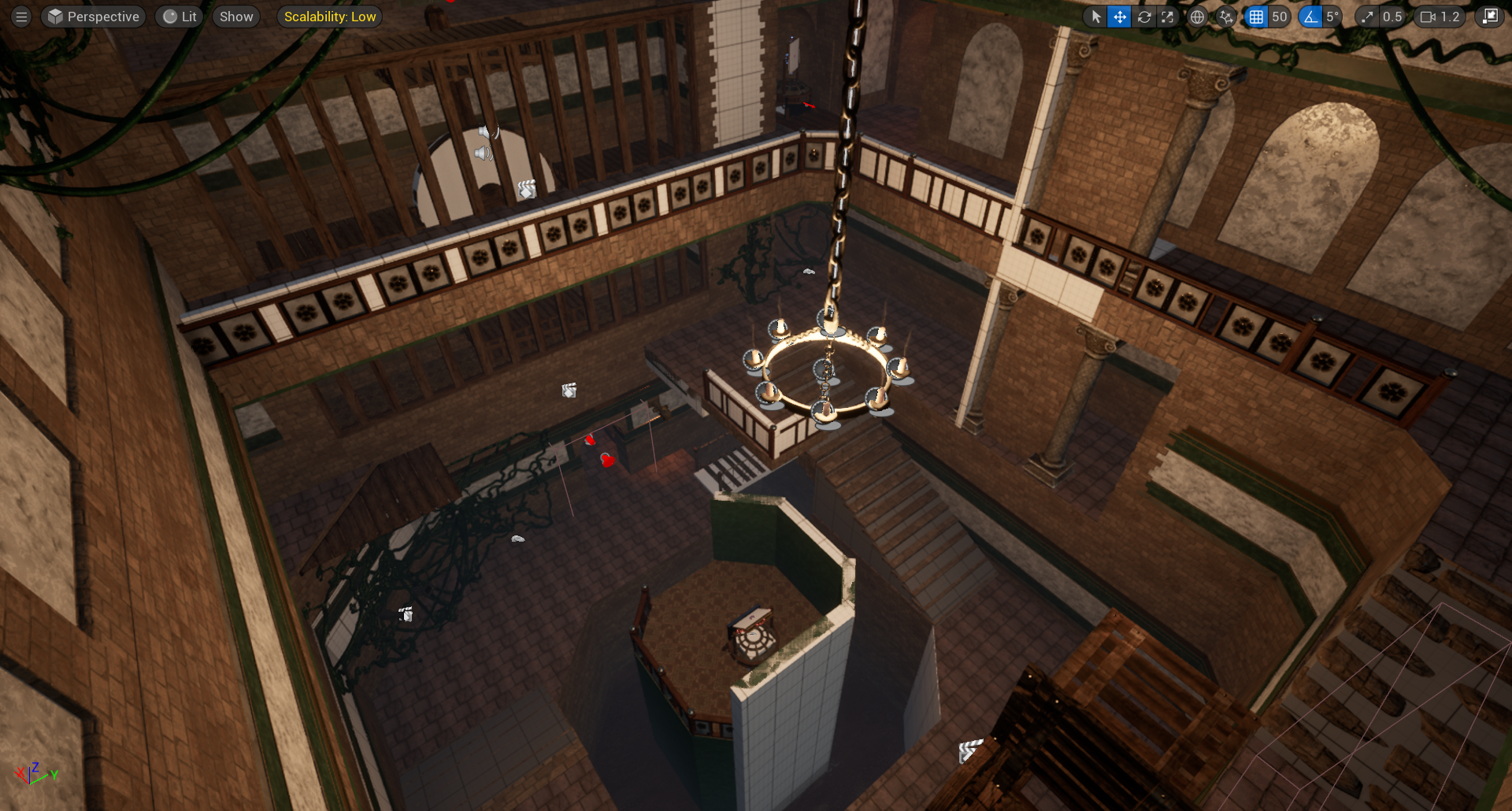Image resolution: width=1512 pixels, height=811 pixels.
Task: Activate the select arrow tool
Action: coord(1095,17)
